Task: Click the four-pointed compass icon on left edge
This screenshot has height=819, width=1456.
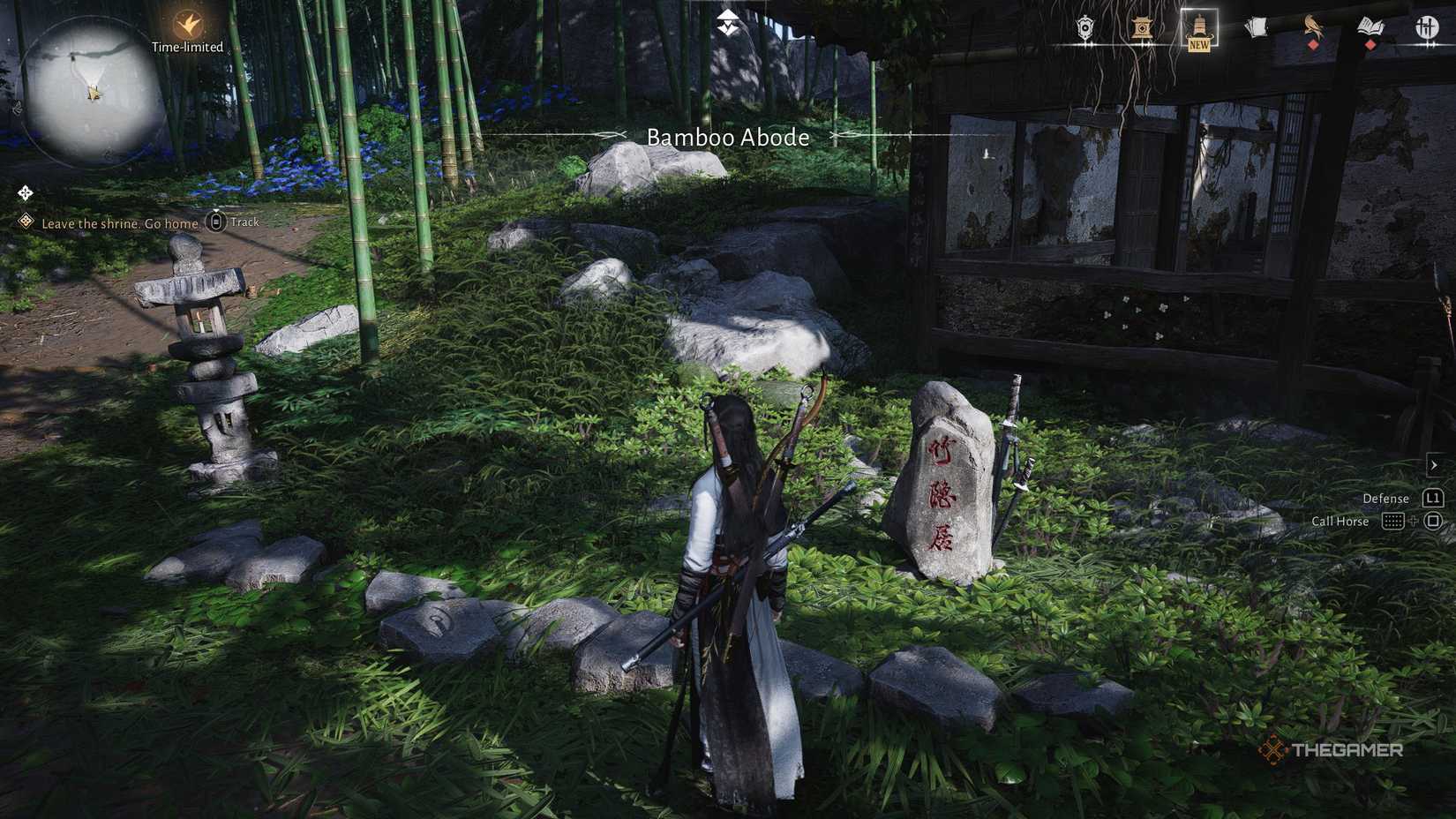Action: coord(25,191)
